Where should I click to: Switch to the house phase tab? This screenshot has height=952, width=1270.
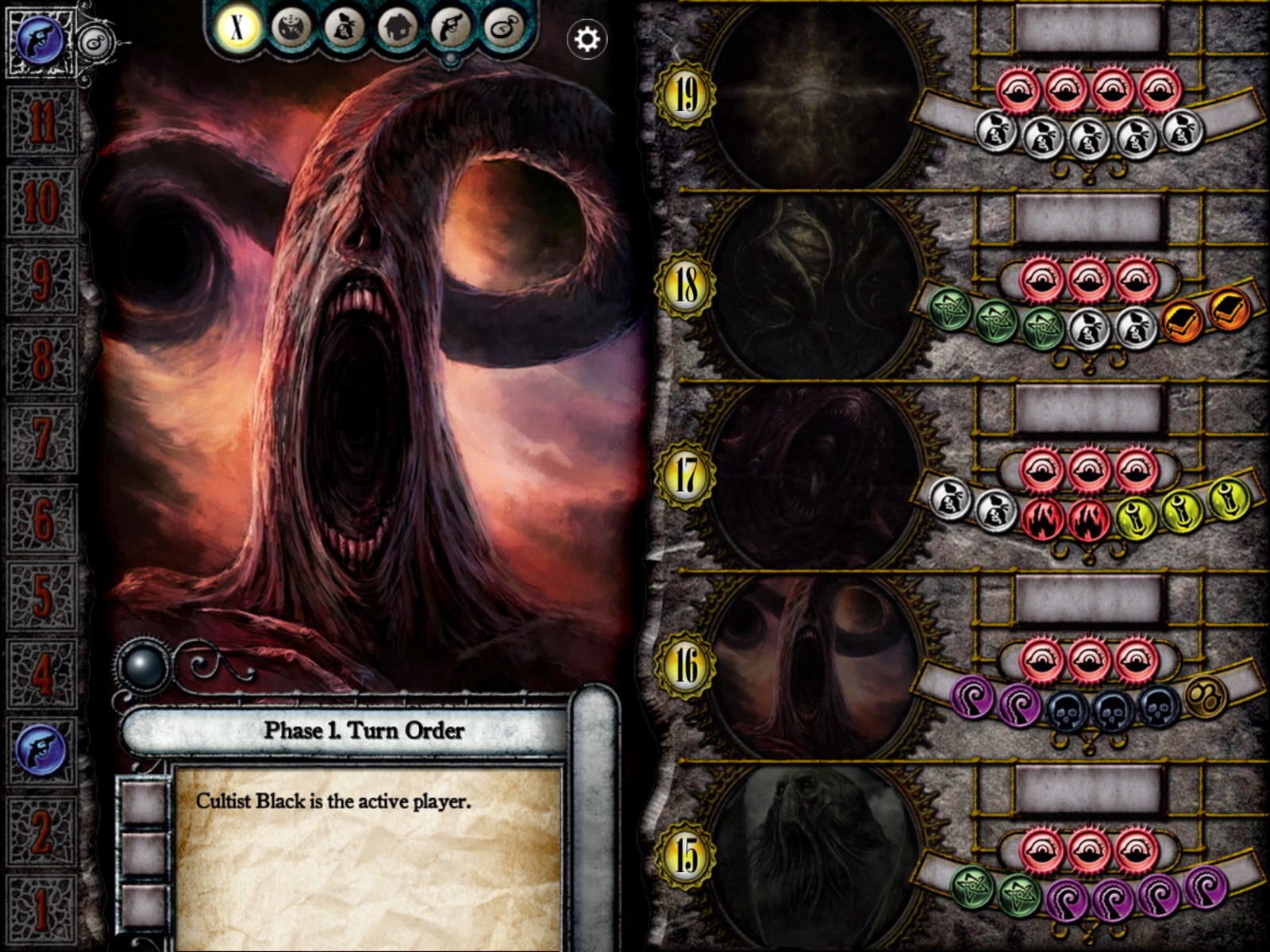tap(398, 28)
